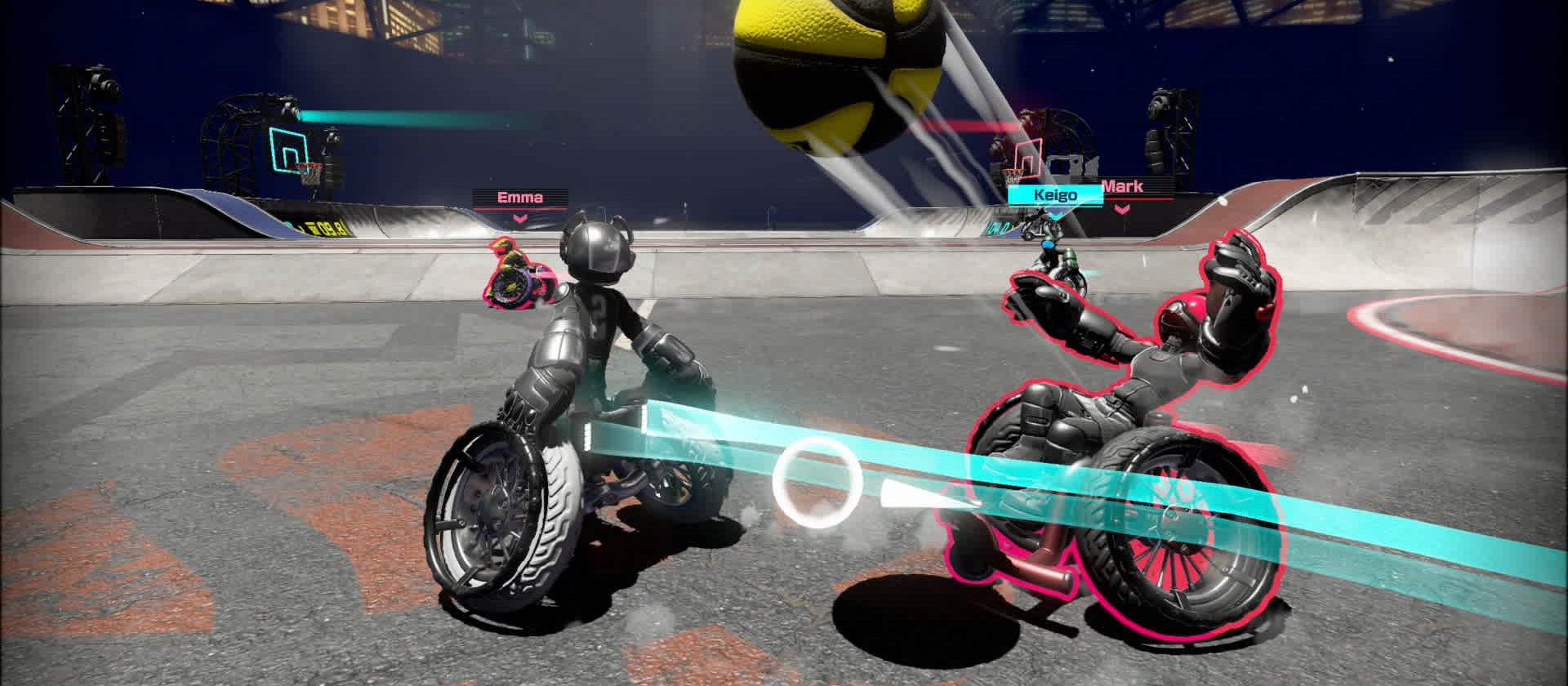
Task: Expand the chevron below Emma's name
Action: (523, 220)
